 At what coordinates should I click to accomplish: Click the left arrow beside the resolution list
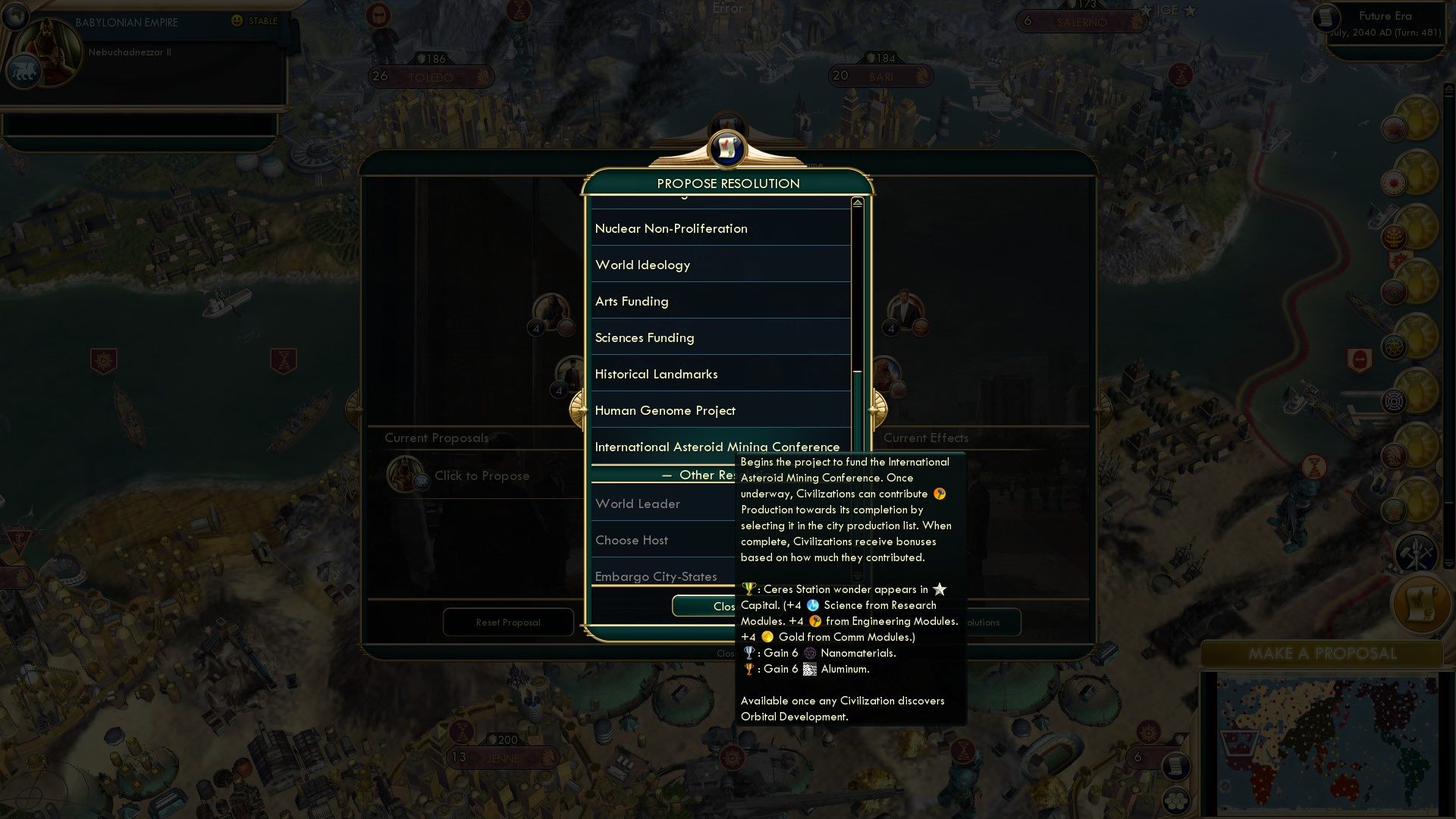pos(580,407)
